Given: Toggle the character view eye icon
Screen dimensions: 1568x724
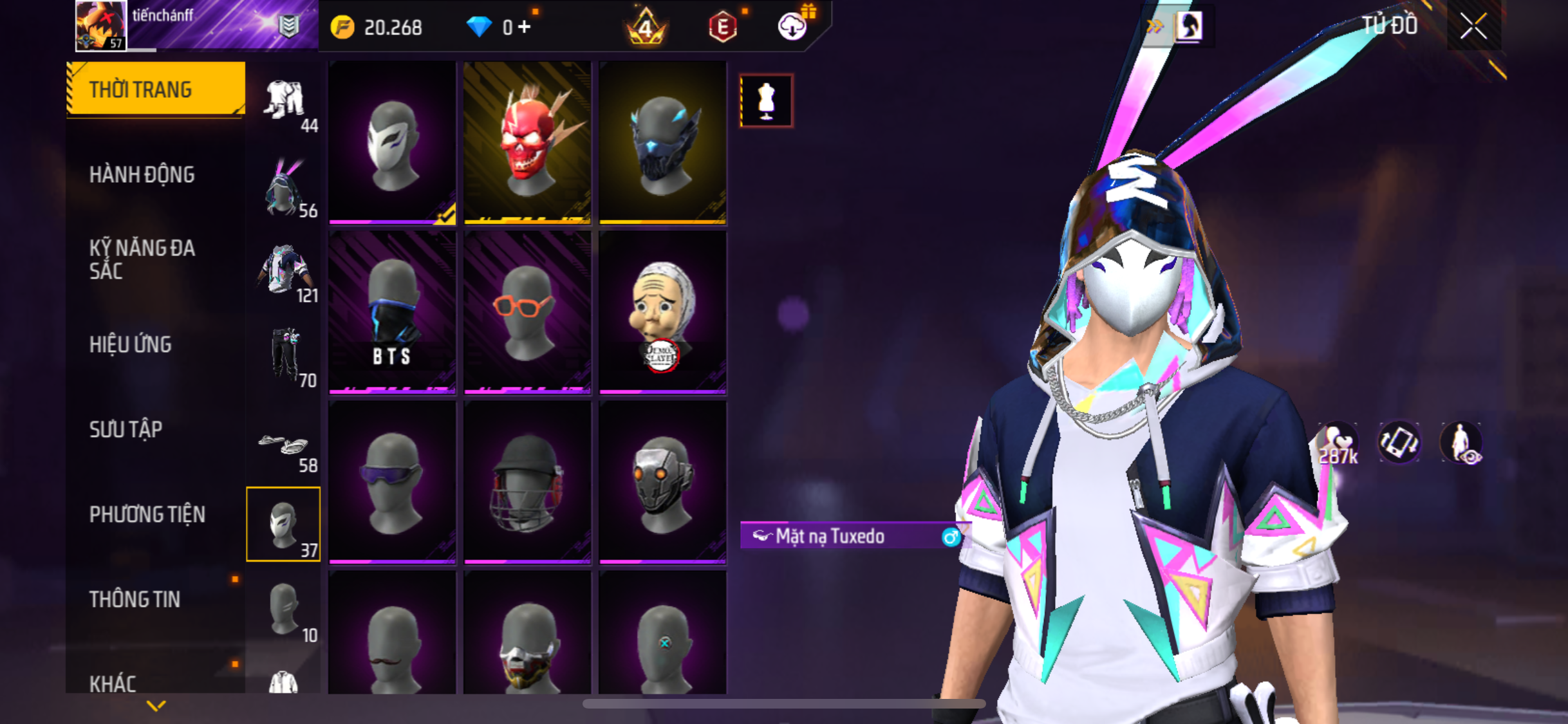Looking at the screenshot, I should [1462, 443].
